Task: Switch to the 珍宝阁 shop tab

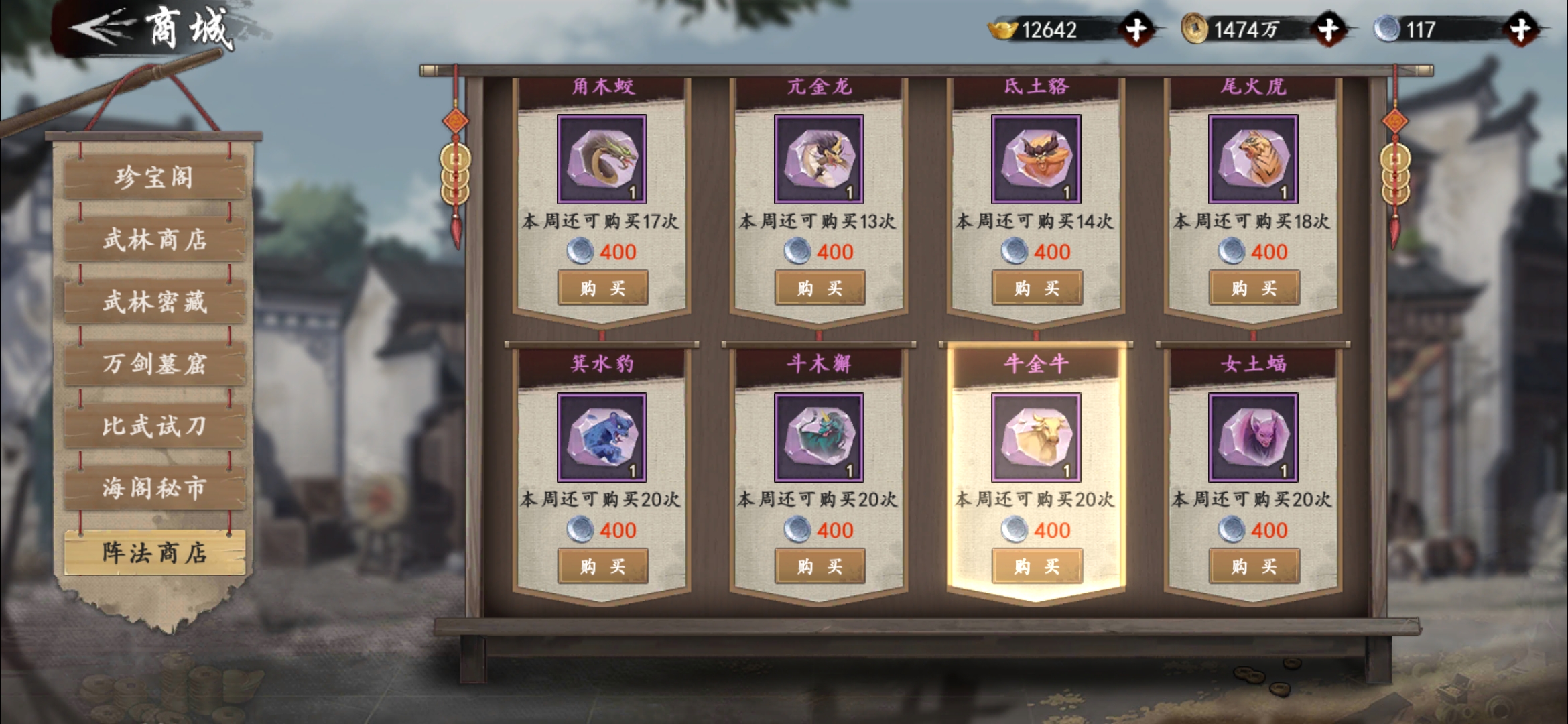Action: click(155, 178)
